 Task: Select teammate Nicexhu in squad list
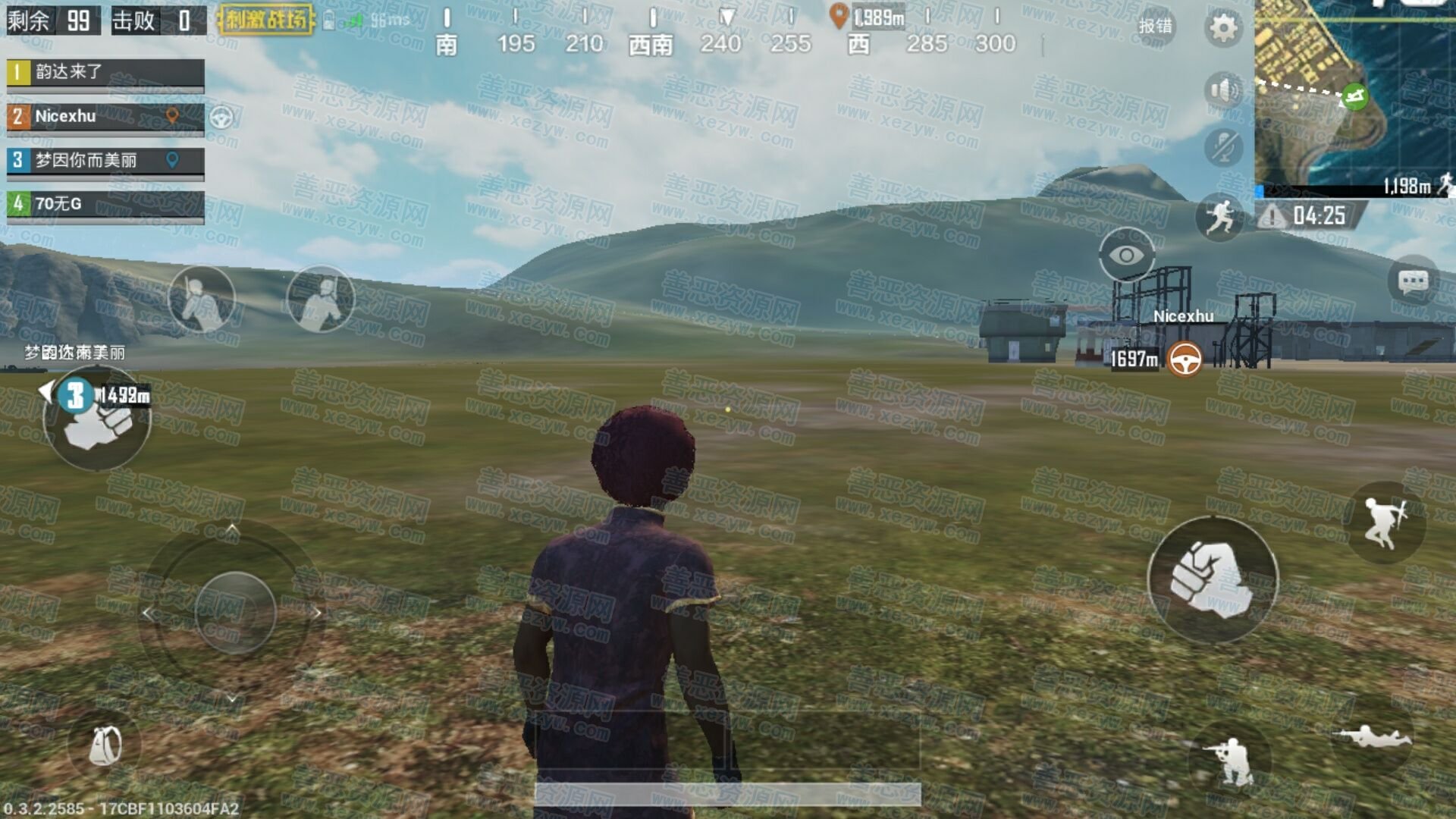coord(105,117)
